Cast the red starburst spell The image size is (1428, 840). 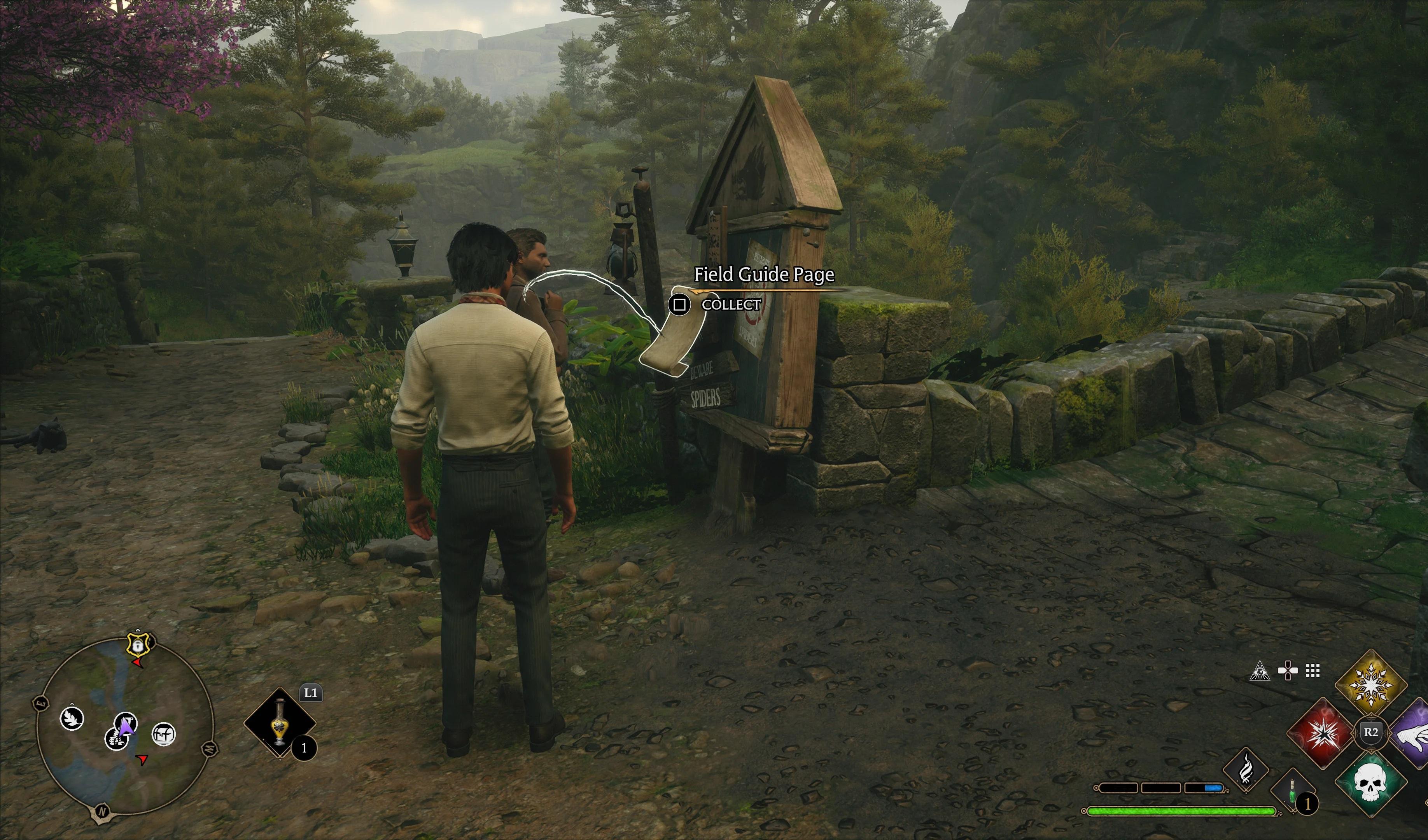pos(1322,732)
